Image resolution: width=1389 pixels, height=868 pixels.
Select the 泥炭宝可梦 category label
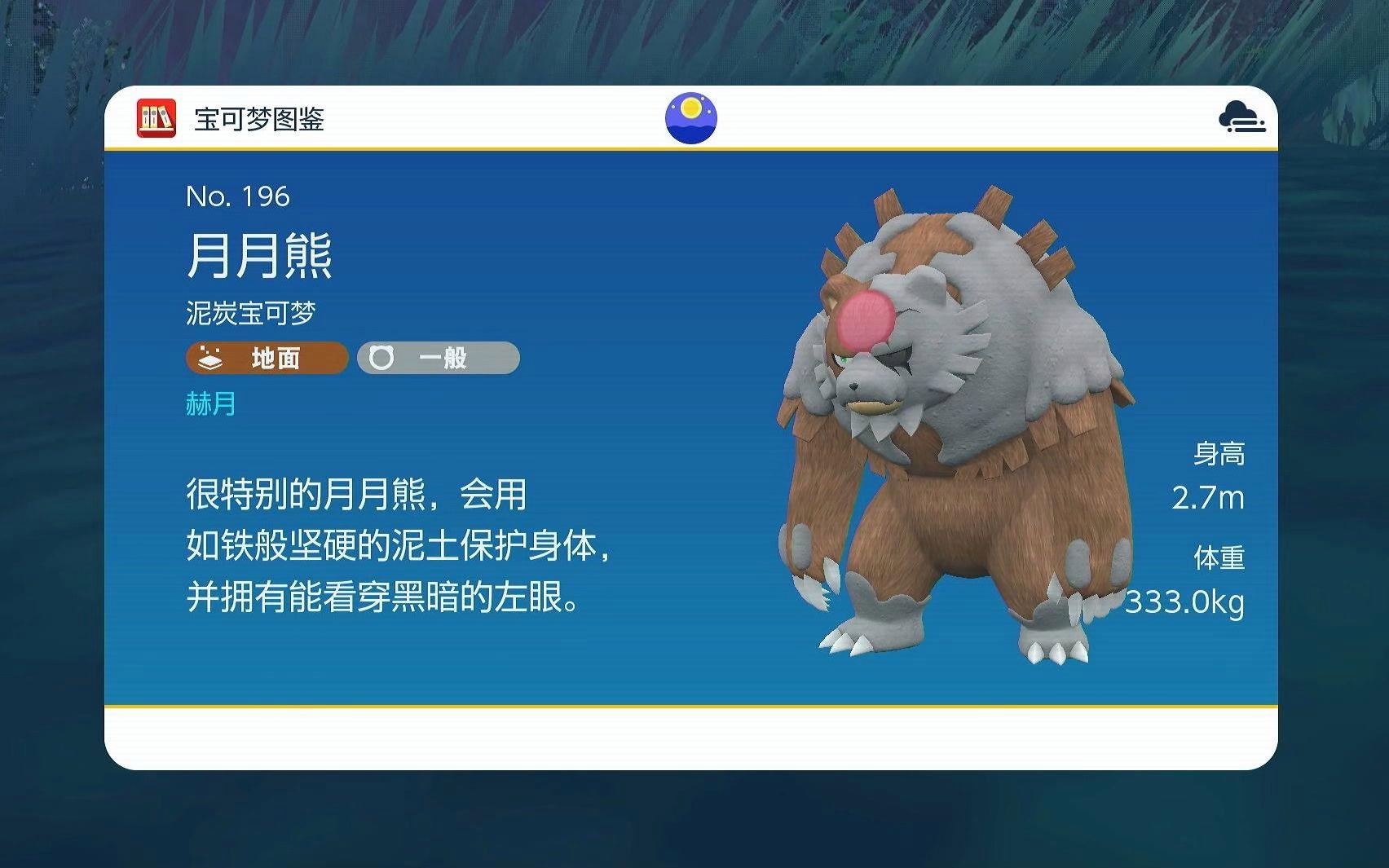[249, 311]
